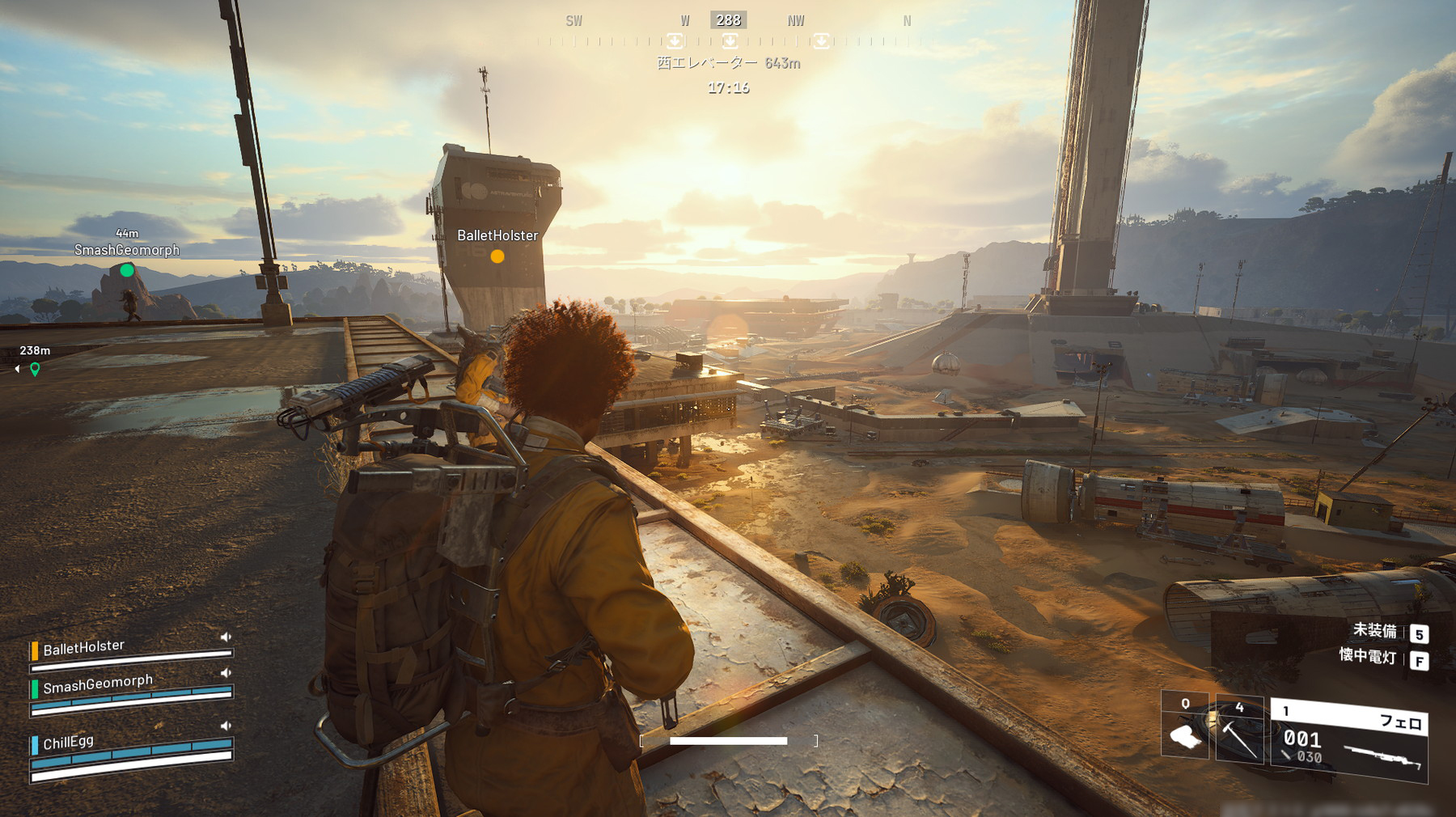Click SmashGeomorph's green teammate marker
Viewport: 1456px width, 817px height.
[127, 270]
